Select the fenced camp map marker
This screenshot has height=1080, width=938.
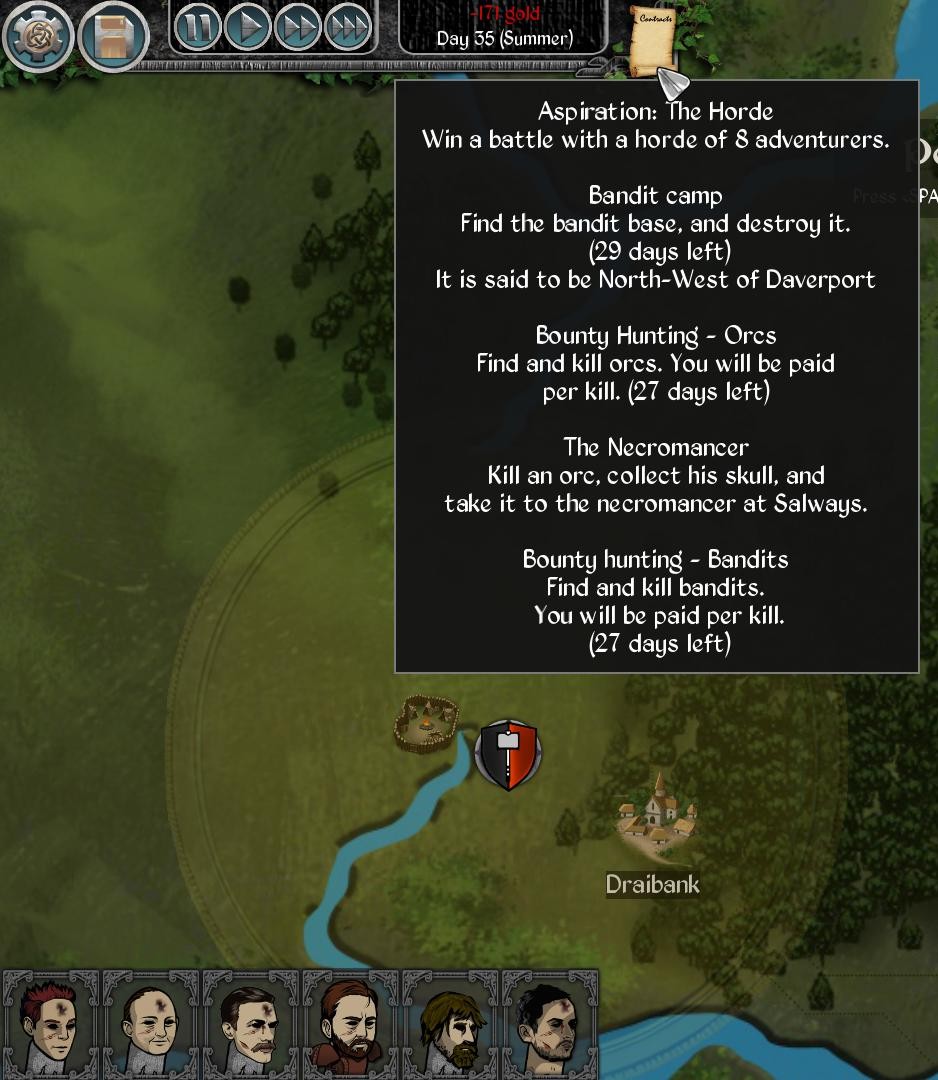(426, 722)
